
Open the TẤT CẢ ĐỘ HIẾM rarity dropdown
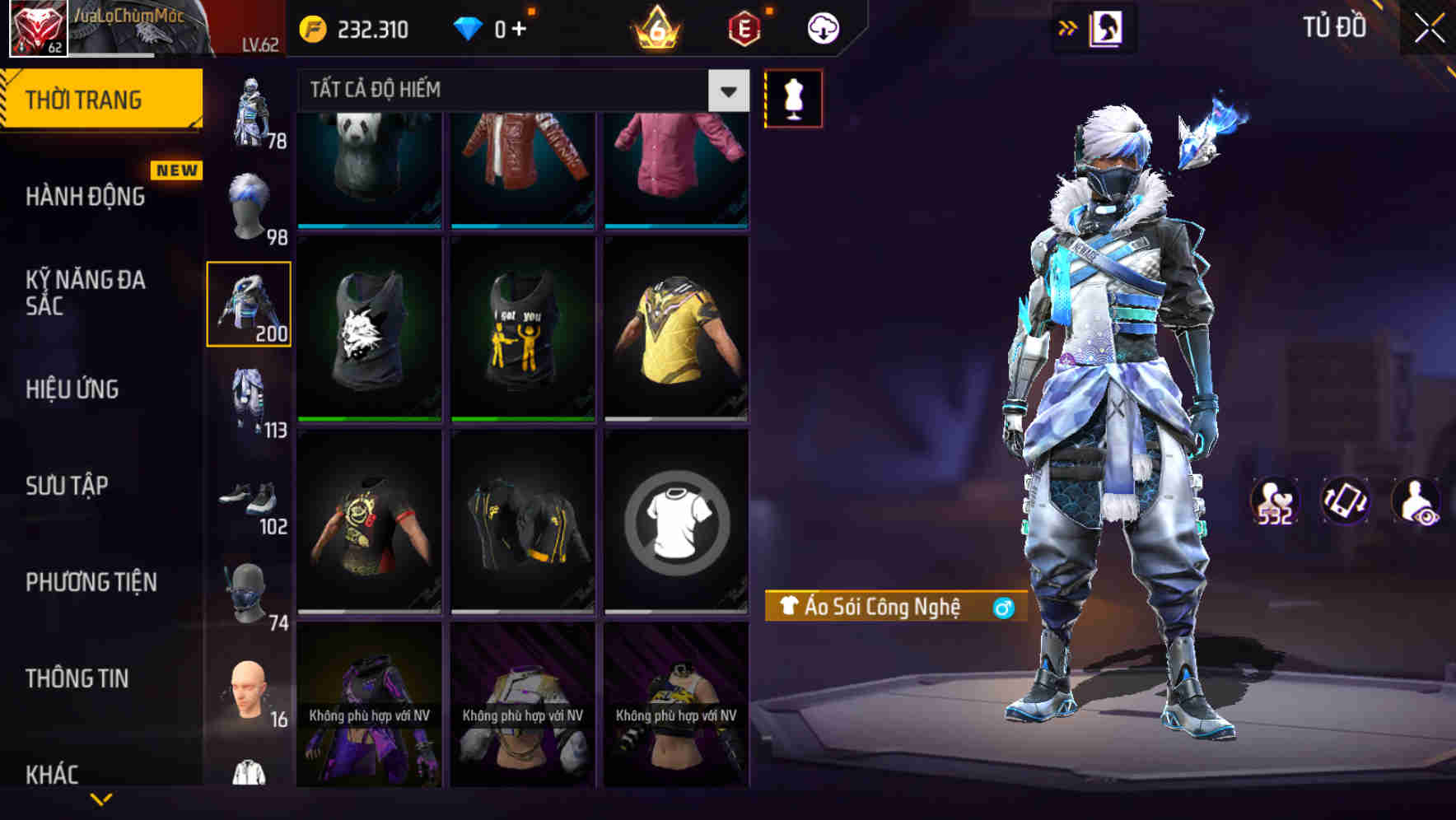(519, 91)
